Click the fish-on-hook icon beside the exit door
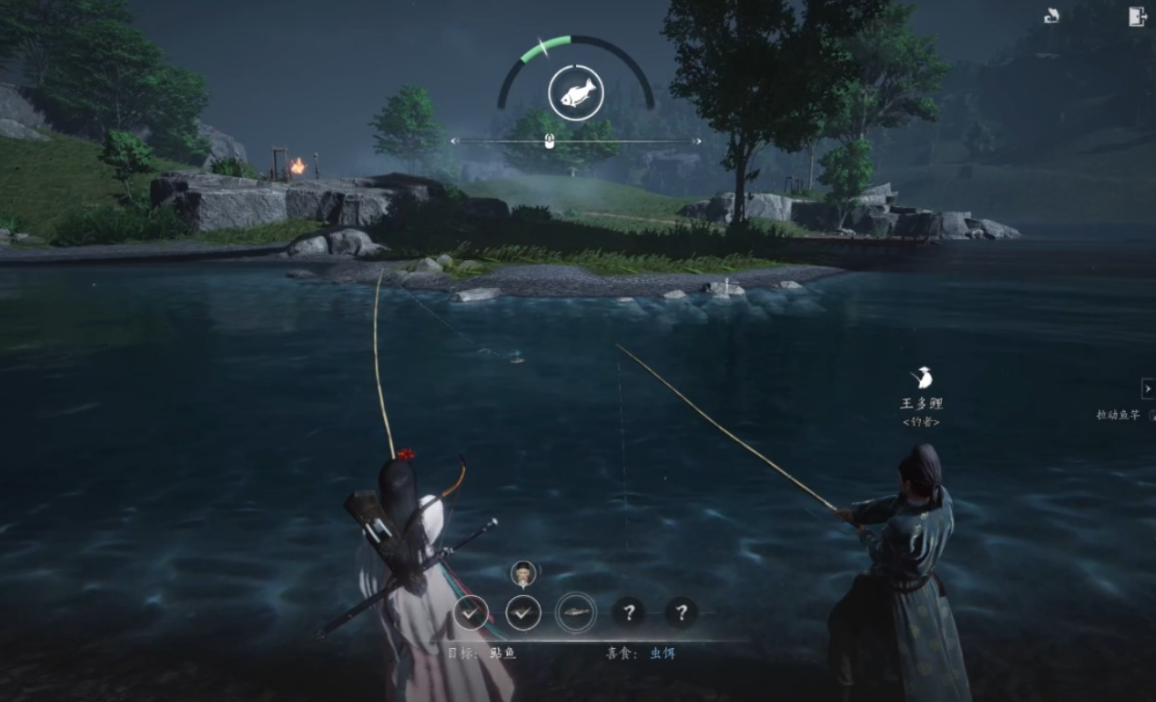The width and height of the screenshot is (1156, 702). click(x=1051, y=16)
